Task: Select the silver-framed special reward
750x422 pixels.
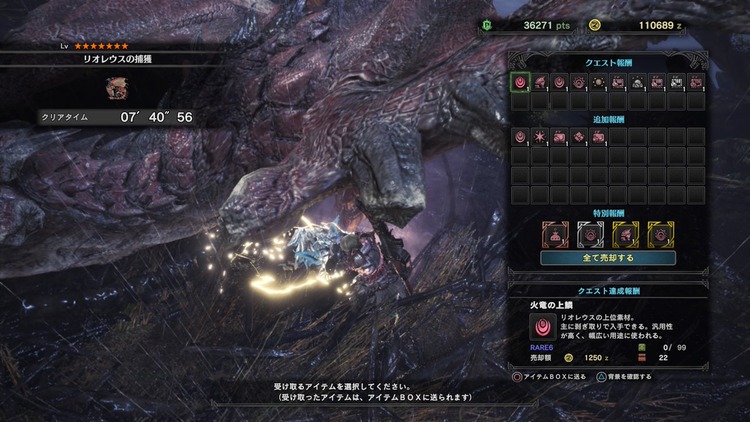Action: click(x=590, y=233)
